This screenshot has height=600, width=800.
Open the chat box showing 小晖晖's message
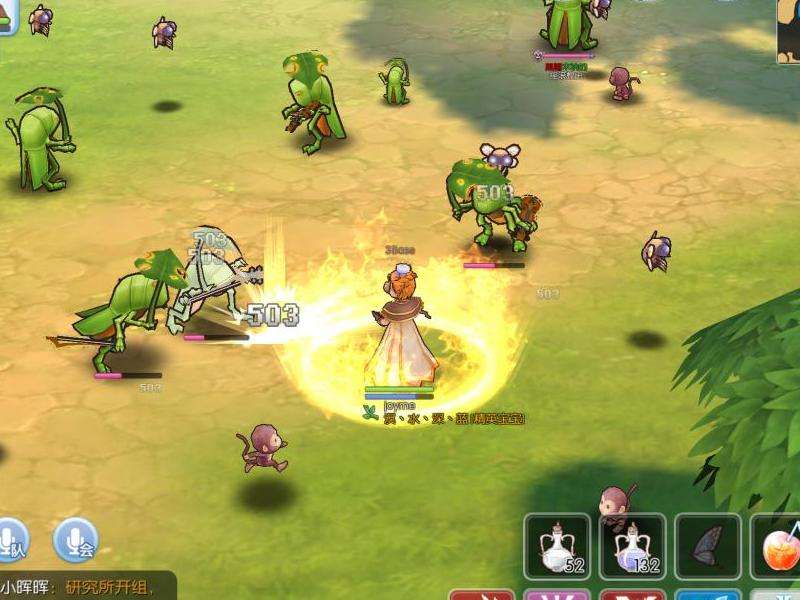click(x=88, y=586)
